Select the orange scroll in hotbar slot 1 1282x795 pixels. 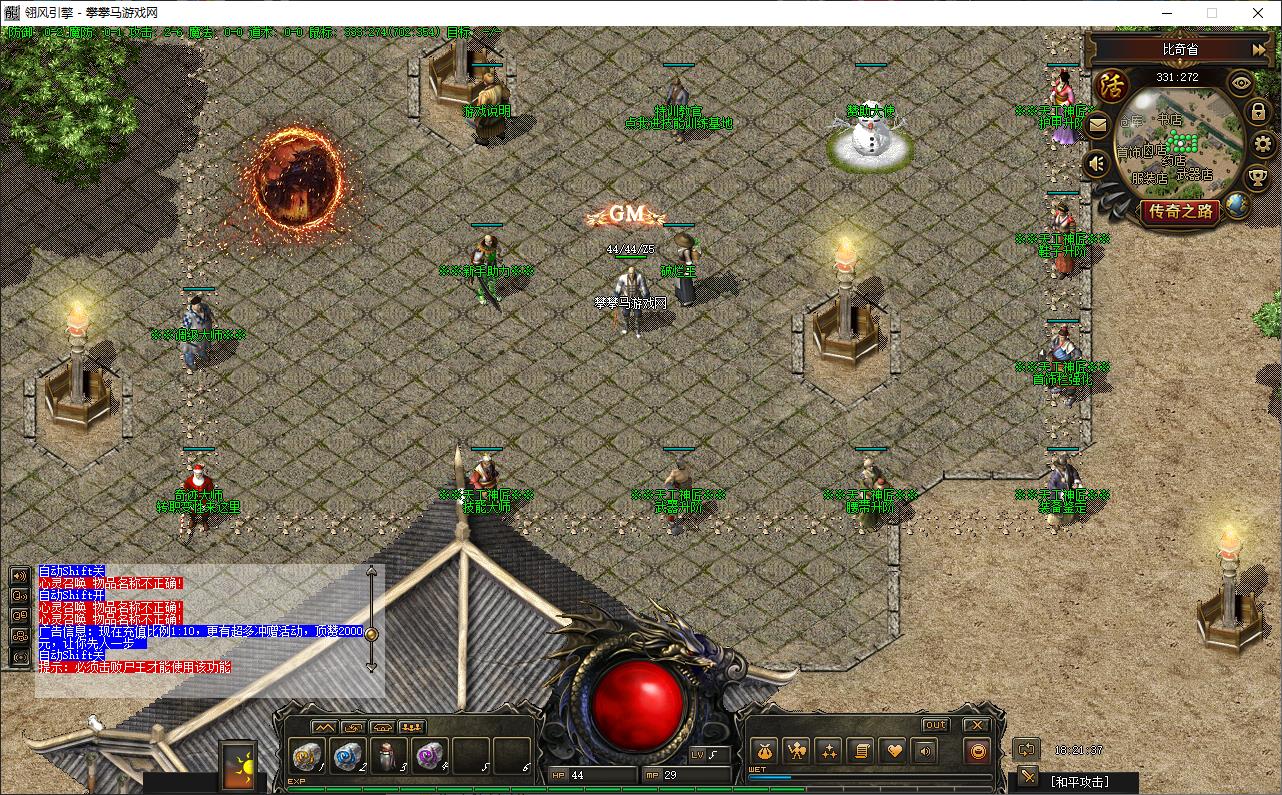pyautogui.click(x=307, y=756)
